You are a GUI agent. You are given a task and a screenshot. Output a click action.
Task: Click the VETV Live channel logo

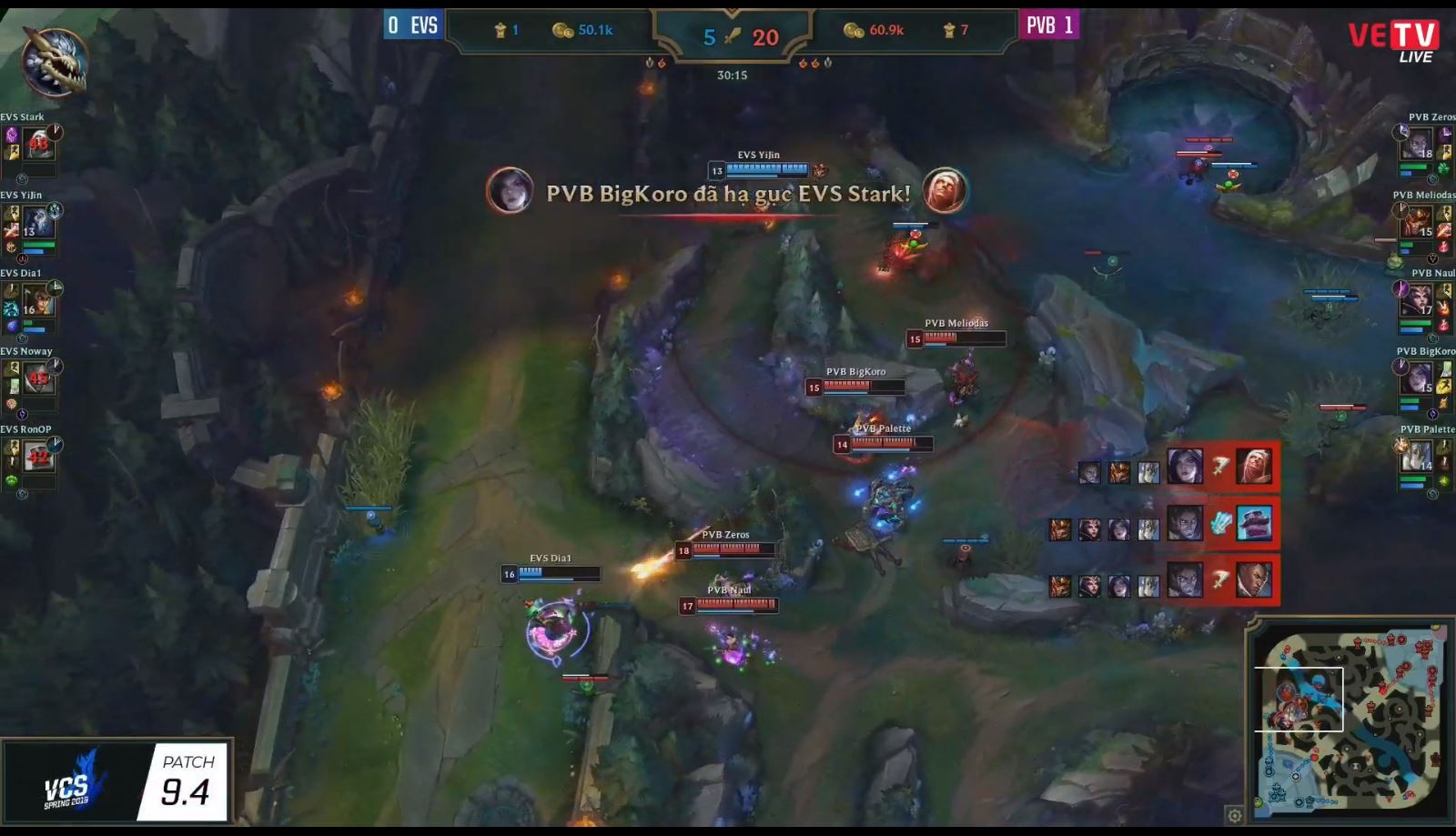coord(1393,41)
